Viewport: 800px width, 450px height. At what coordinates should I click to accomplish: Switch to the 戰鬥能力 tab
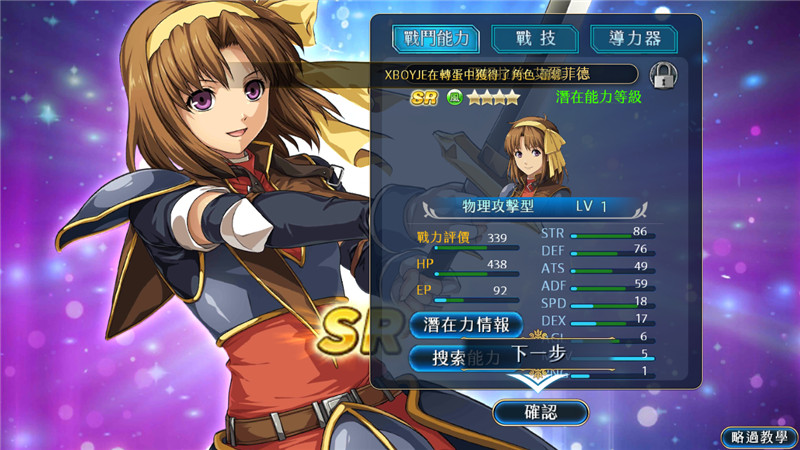pos(435,38)
